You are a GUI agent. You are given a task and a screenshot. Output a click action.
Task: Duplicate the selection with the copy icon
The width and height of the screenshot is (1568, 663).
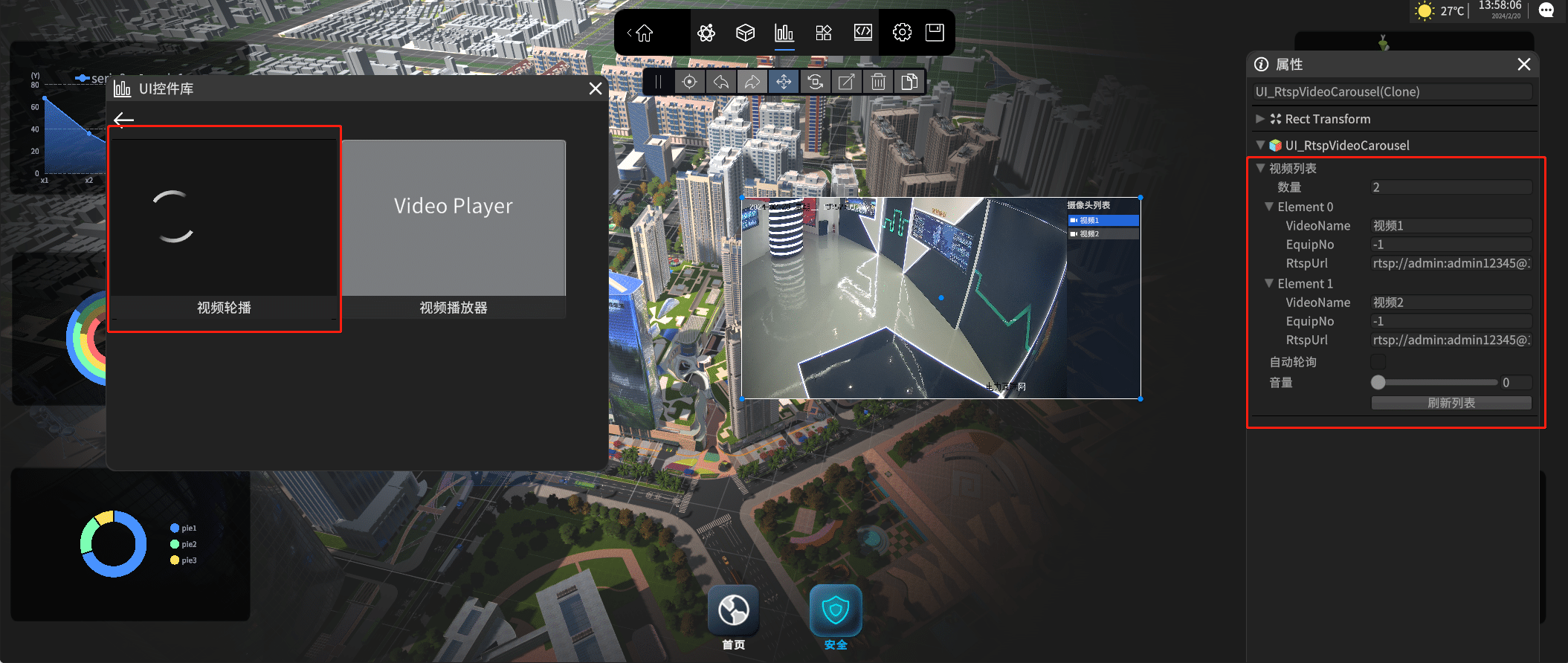pos(909,82)
